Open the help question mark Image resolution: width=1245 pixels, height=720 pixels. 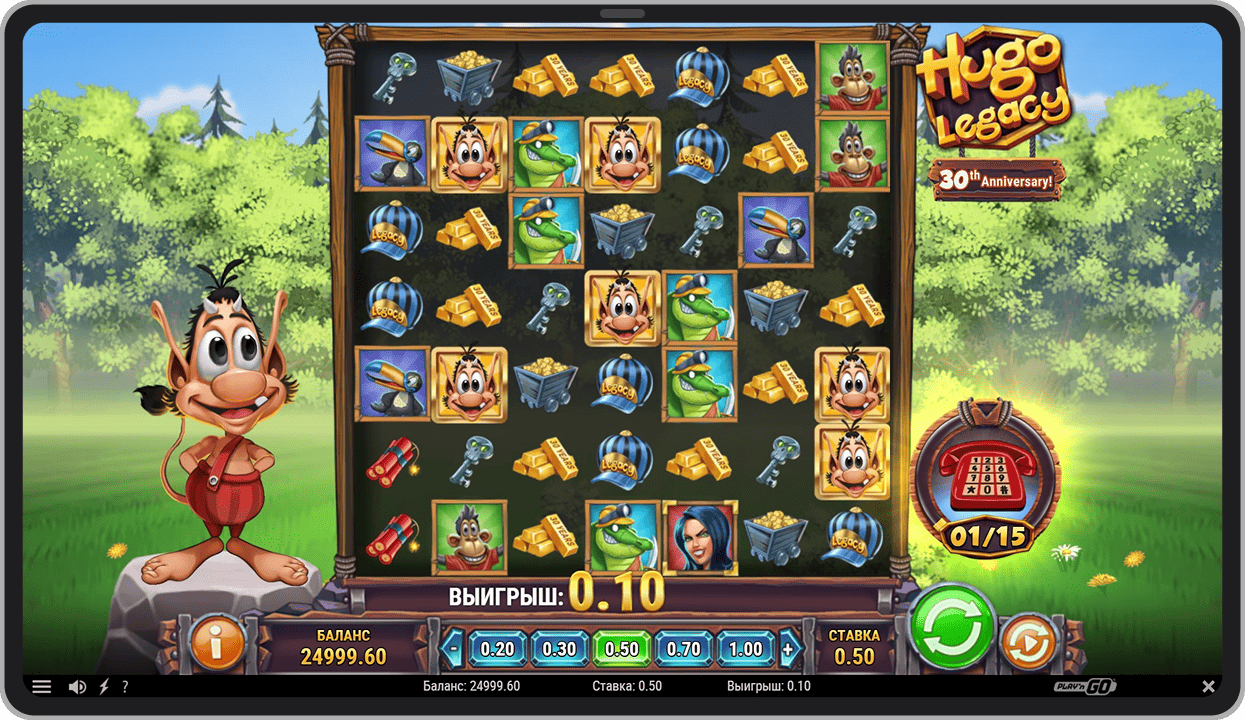pyautogui.click(x=125, y=687)
